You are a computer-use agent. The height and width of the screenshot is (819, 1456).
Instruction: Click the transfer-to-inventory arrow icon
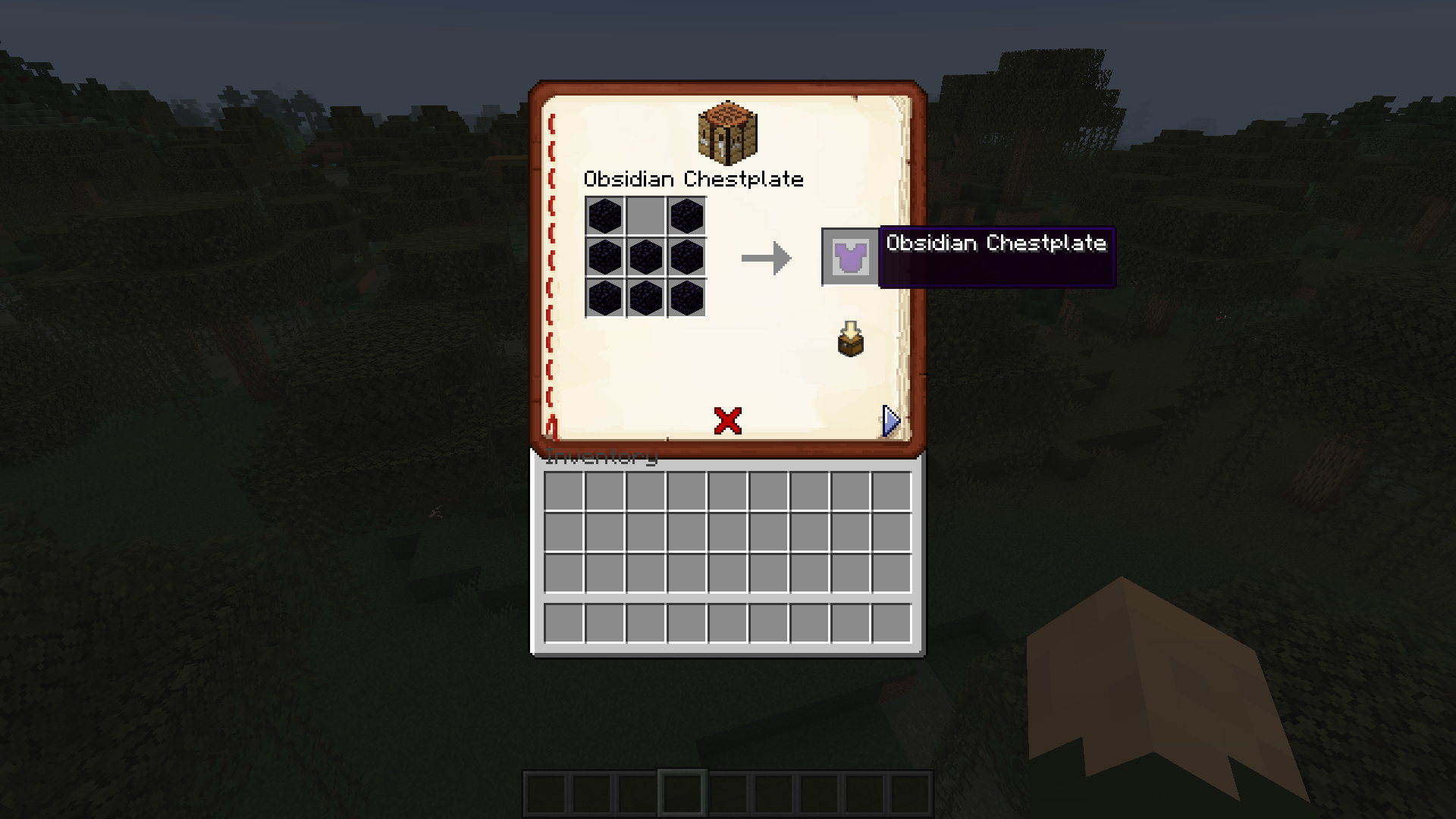pos(849,339)
